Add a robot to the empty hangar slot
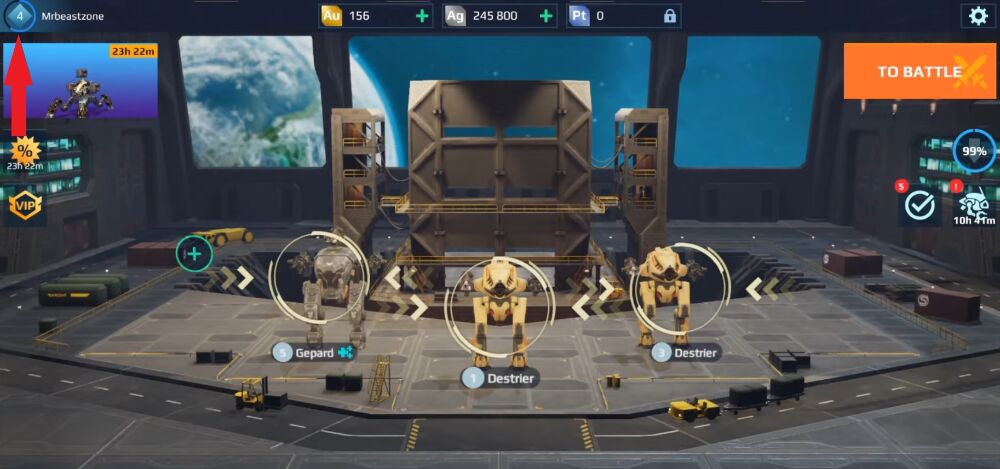 tap(194, 254)
